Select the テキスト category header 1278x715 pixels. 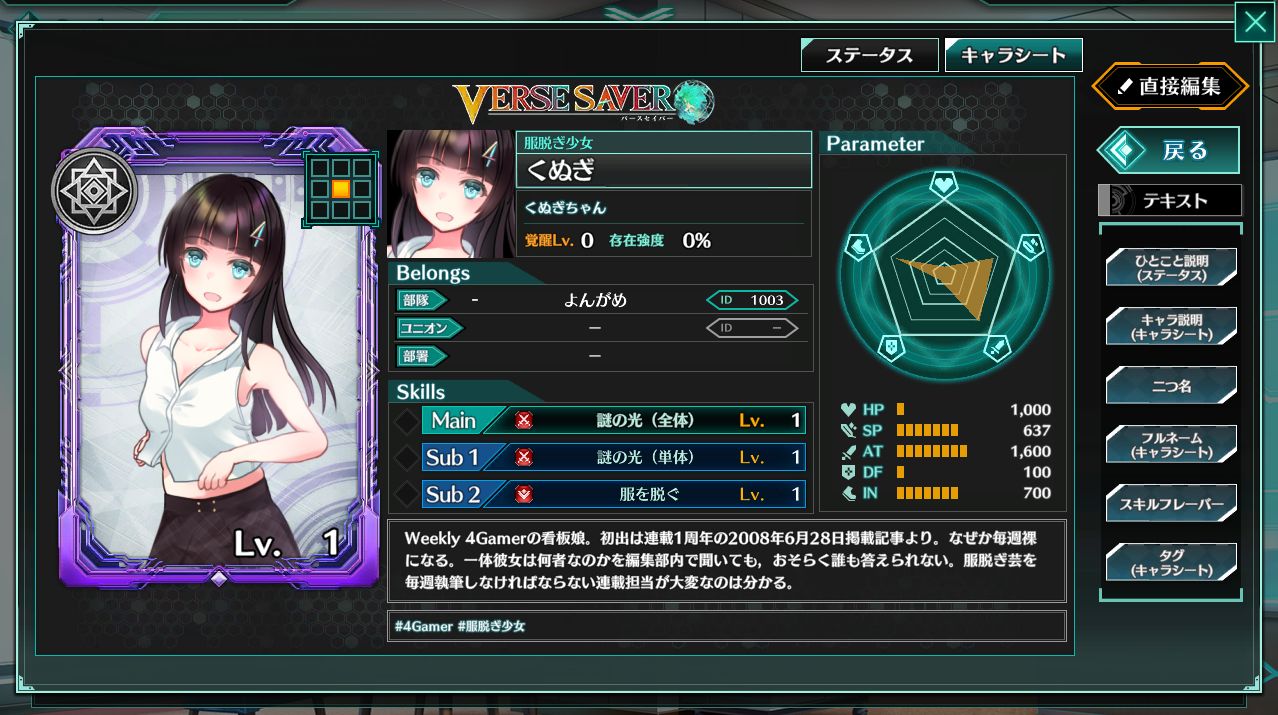coord(1170,201)
